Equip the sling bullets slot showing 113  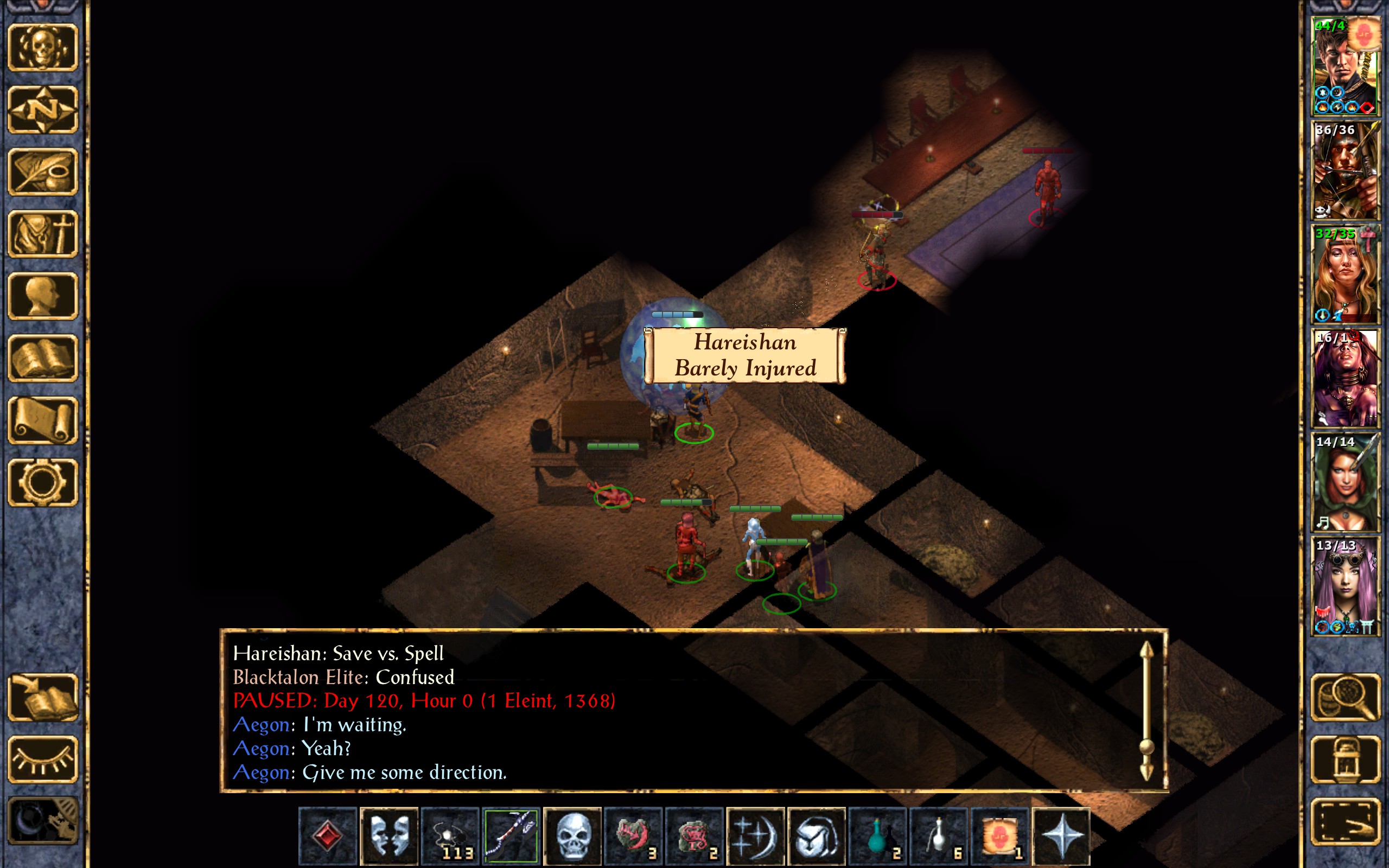(450, 836)
